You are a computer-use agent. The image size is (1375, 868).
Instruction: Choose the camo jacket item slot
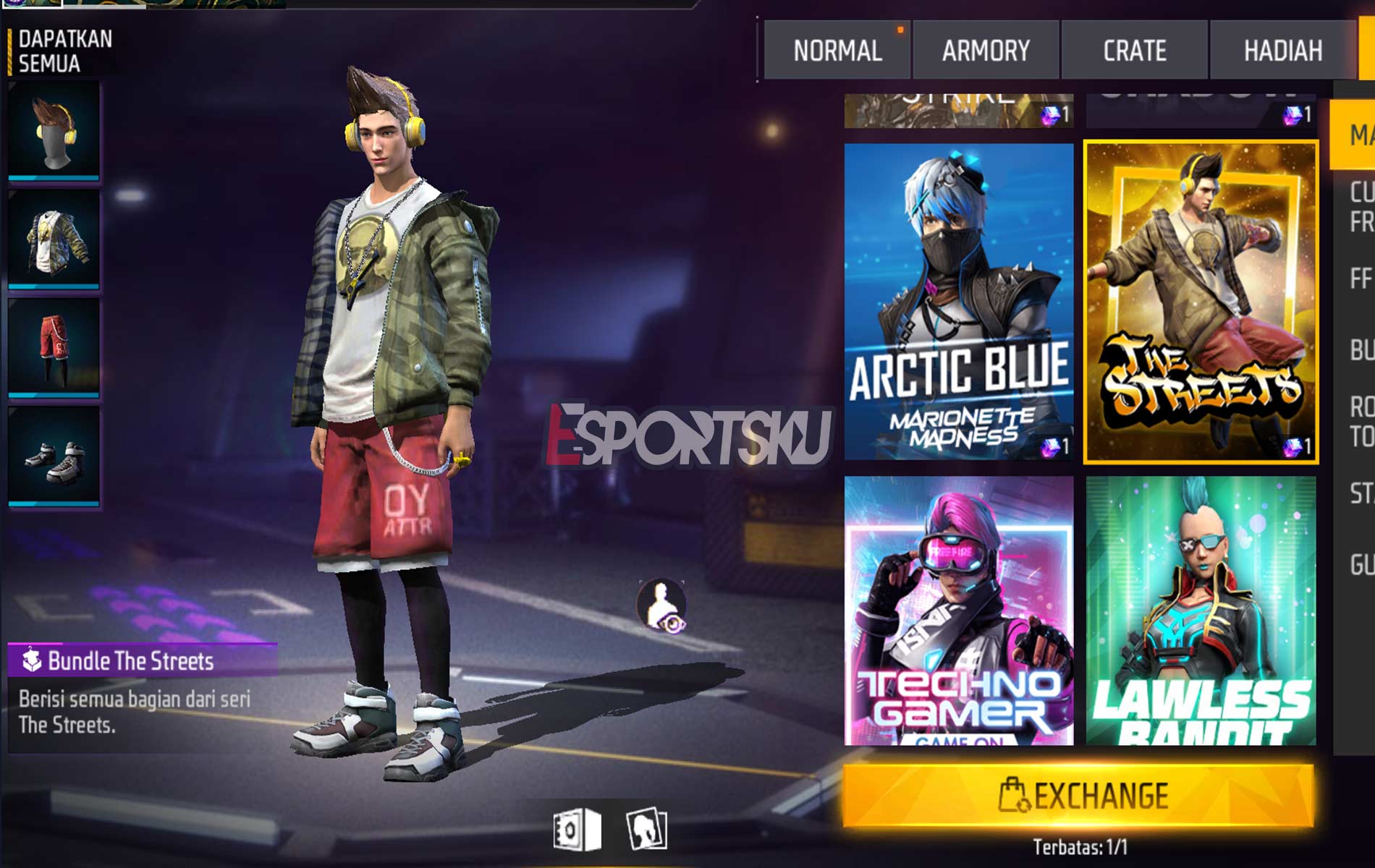tap(54, 239)
